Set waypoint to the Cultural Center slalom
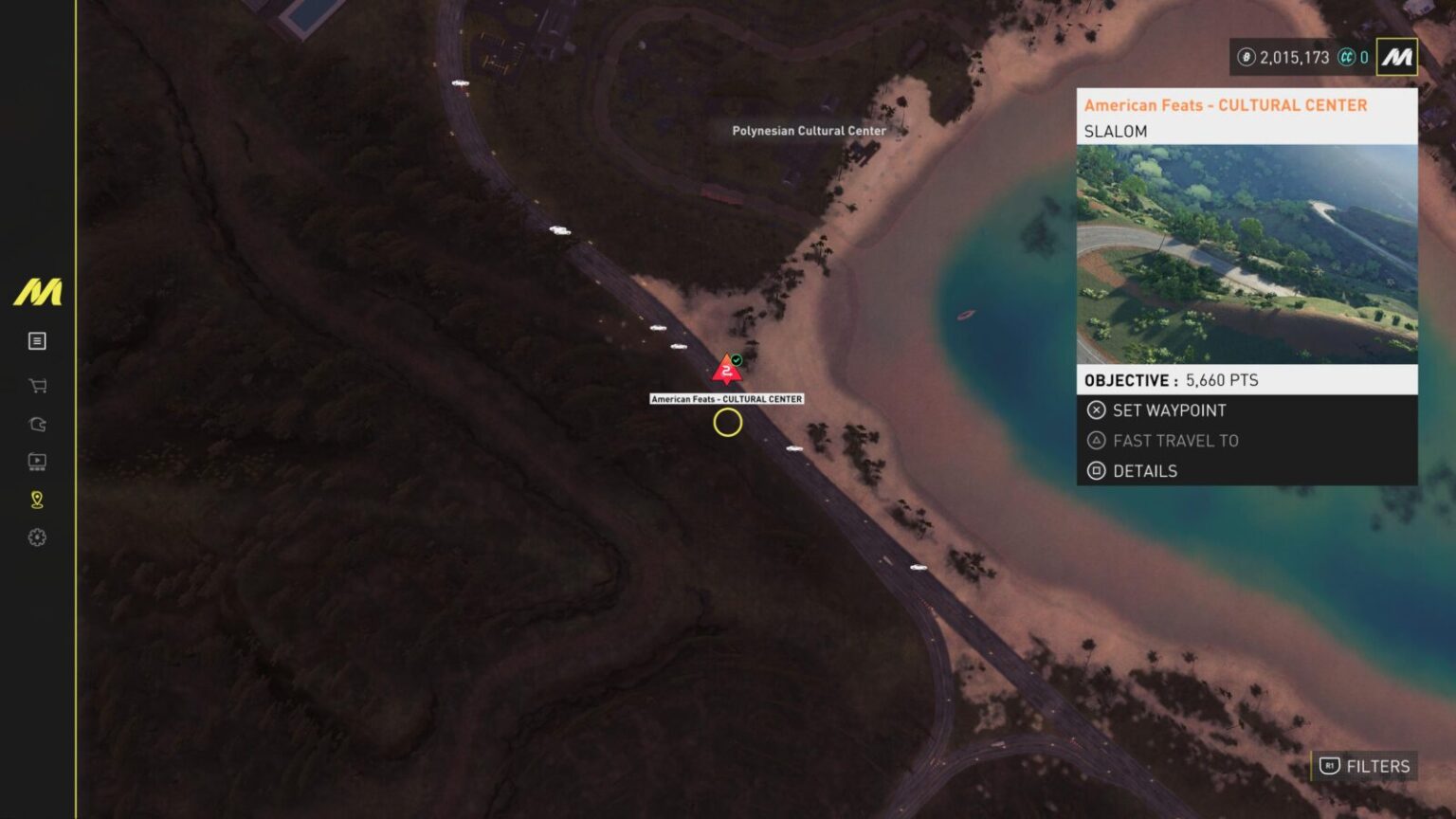Screen dimensions: 1456x819 click(x=1169, y=410)
